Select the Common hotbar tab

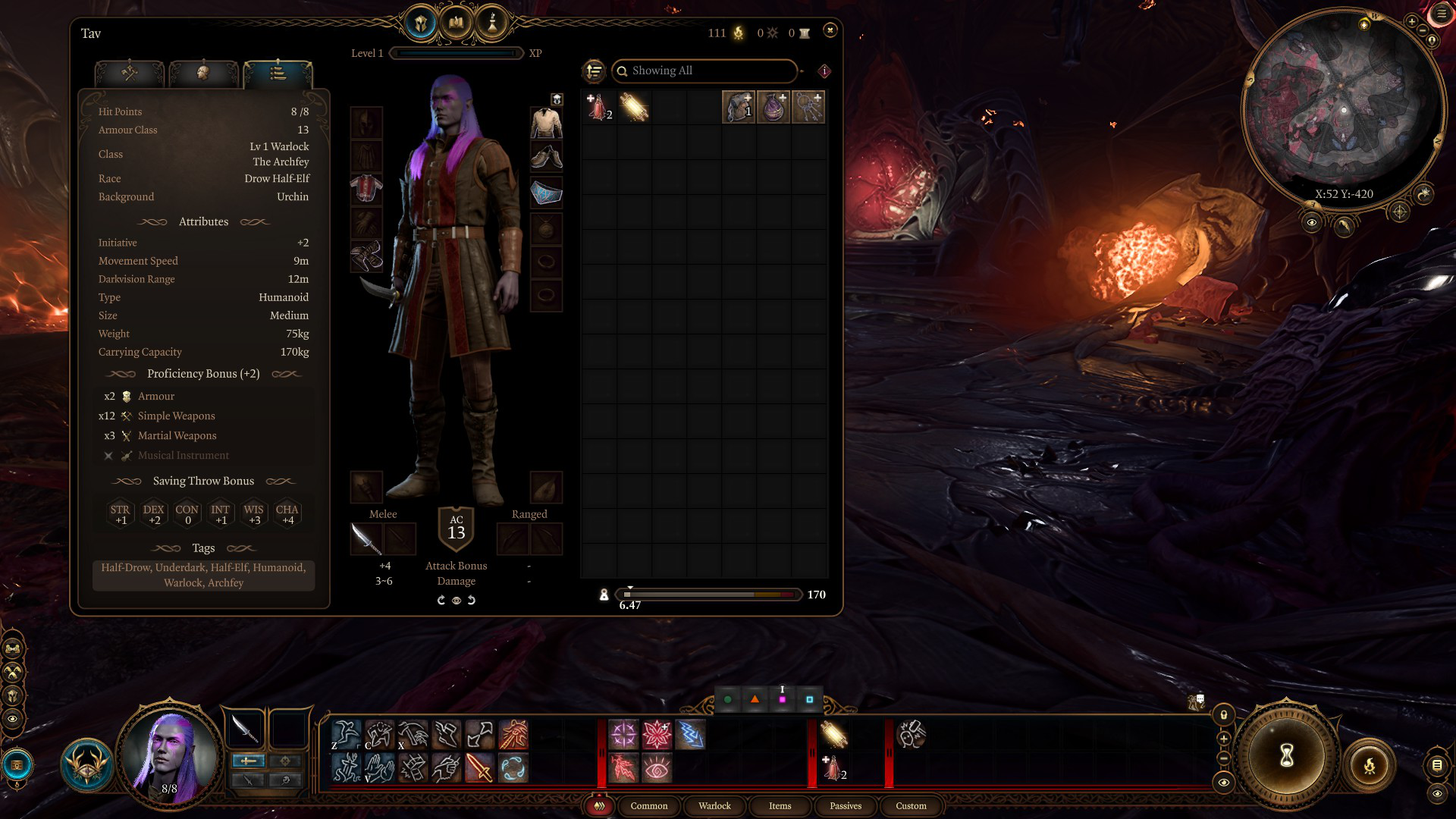[x=649, y=806]
